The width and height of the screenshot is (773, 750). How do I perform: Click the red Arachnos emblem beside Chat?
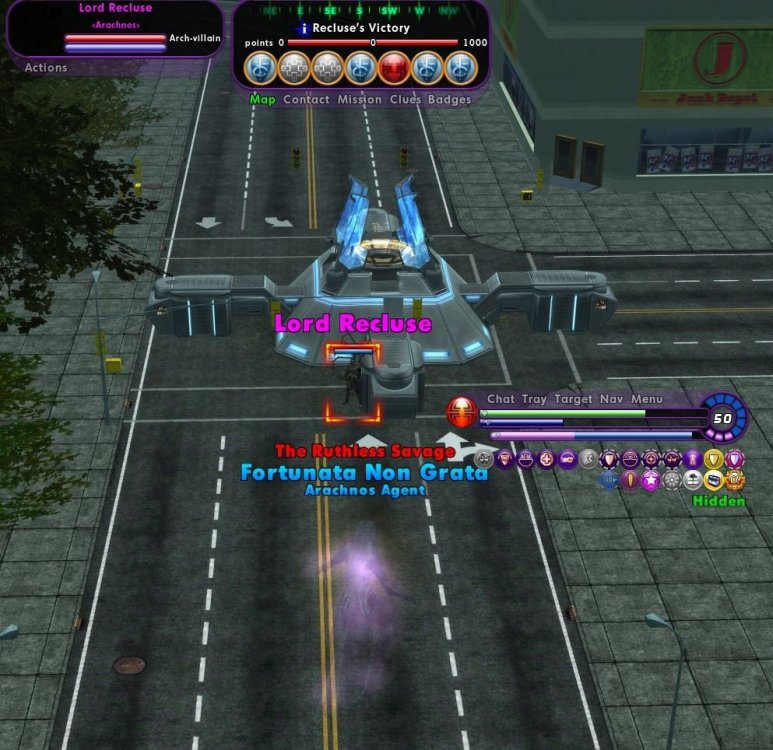tap(462, 410)
